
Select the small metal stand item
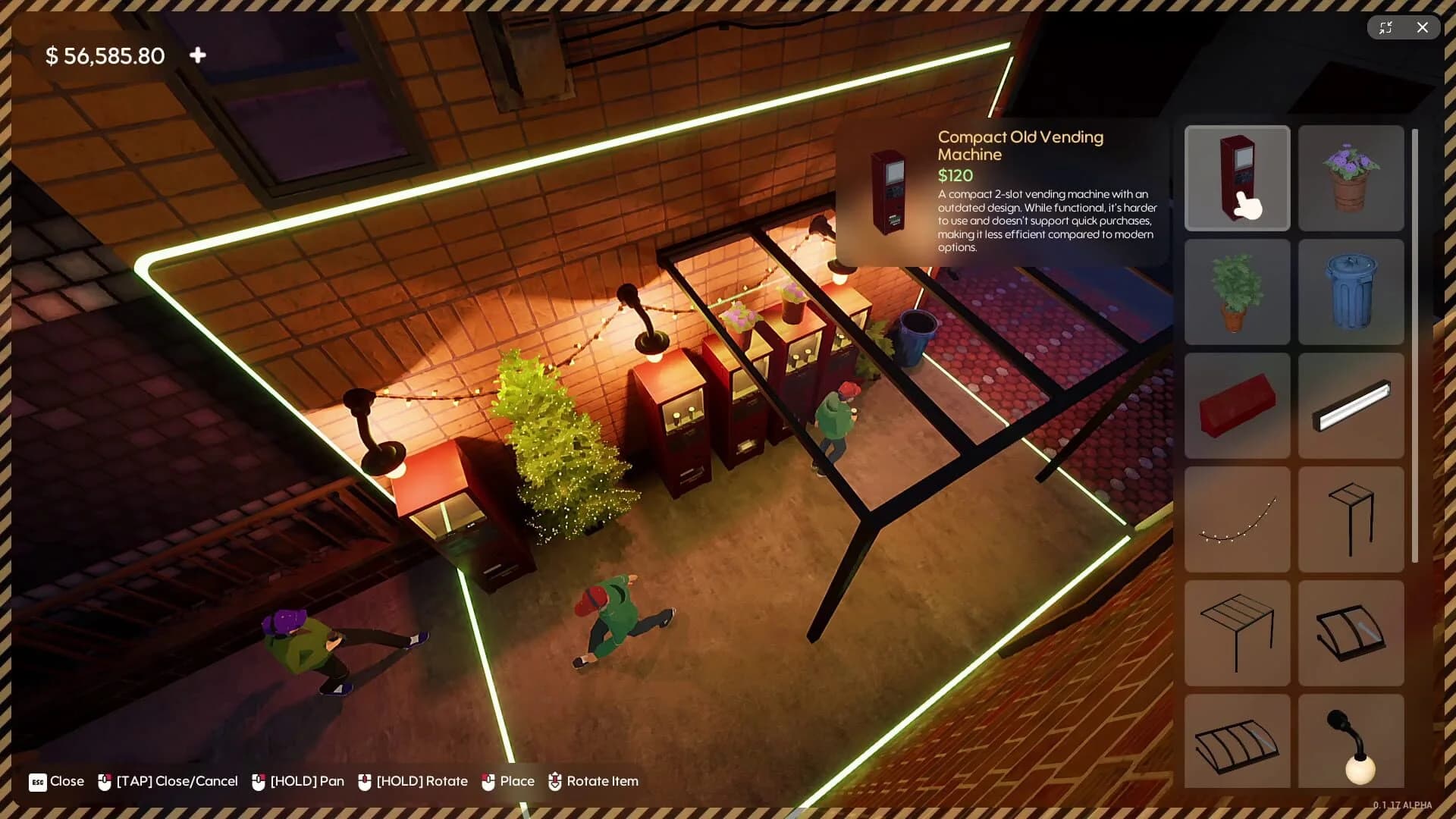click(x=1350, y=519)
